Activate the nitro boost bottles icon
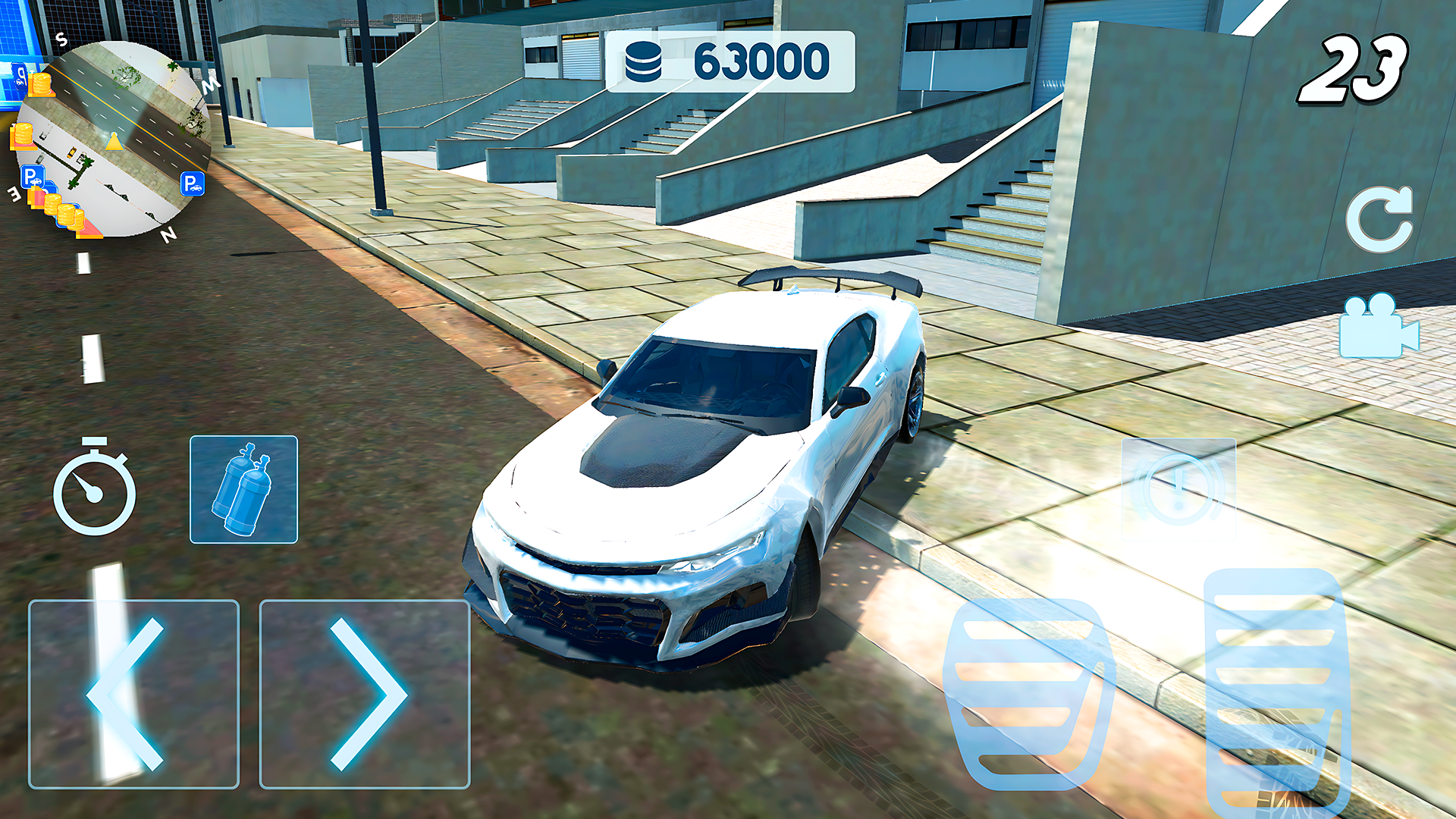The height and width of the screenshot is (819, 1456). tap(243, 491)
